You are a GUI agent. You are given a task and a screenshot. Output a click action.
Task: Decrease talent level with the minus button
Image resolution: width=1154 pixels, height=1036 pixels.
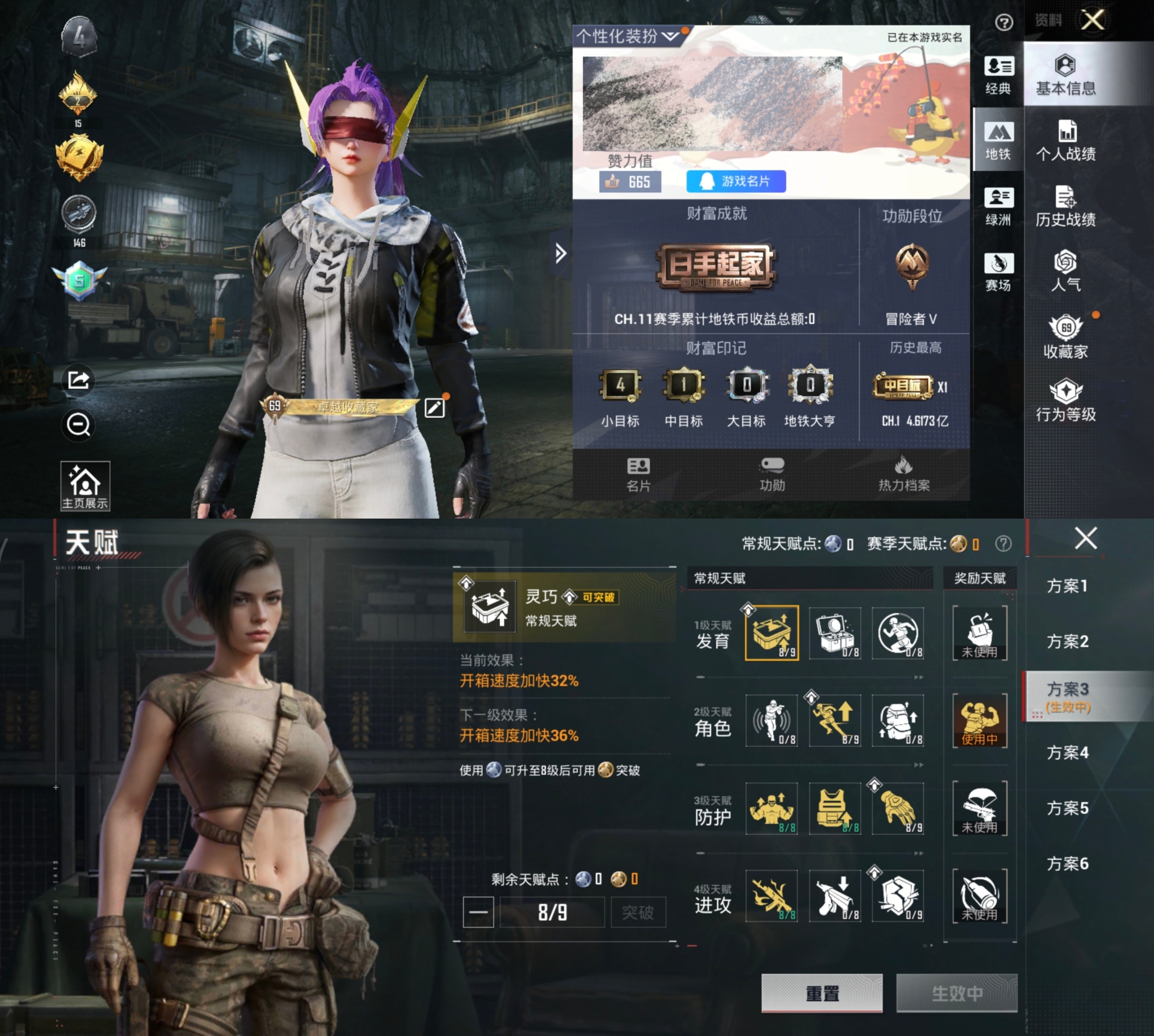[478, 912]
